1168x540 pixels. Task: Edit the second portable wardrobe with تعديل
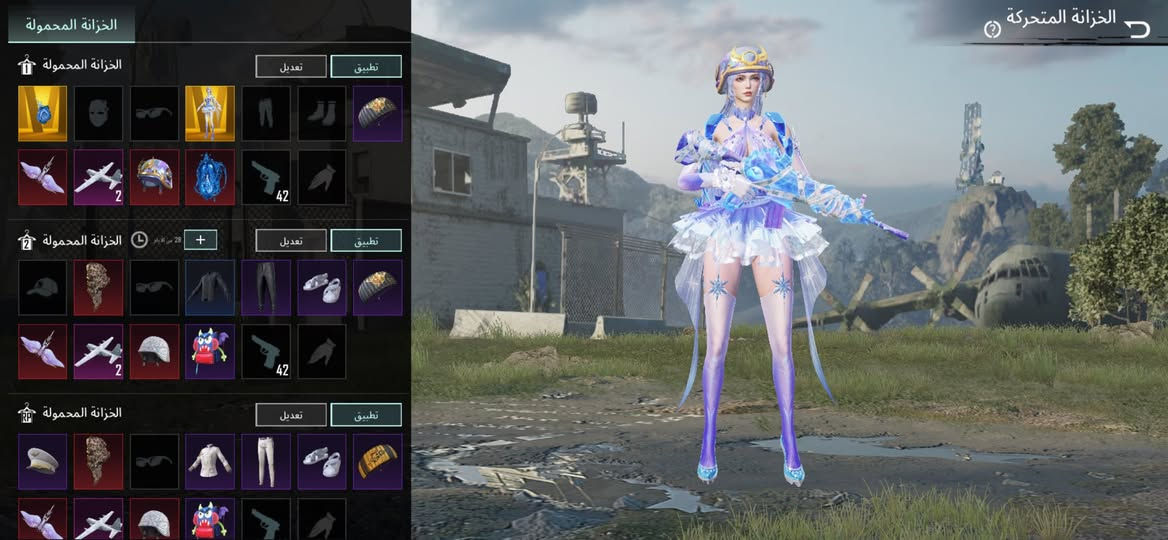[291, 240]
